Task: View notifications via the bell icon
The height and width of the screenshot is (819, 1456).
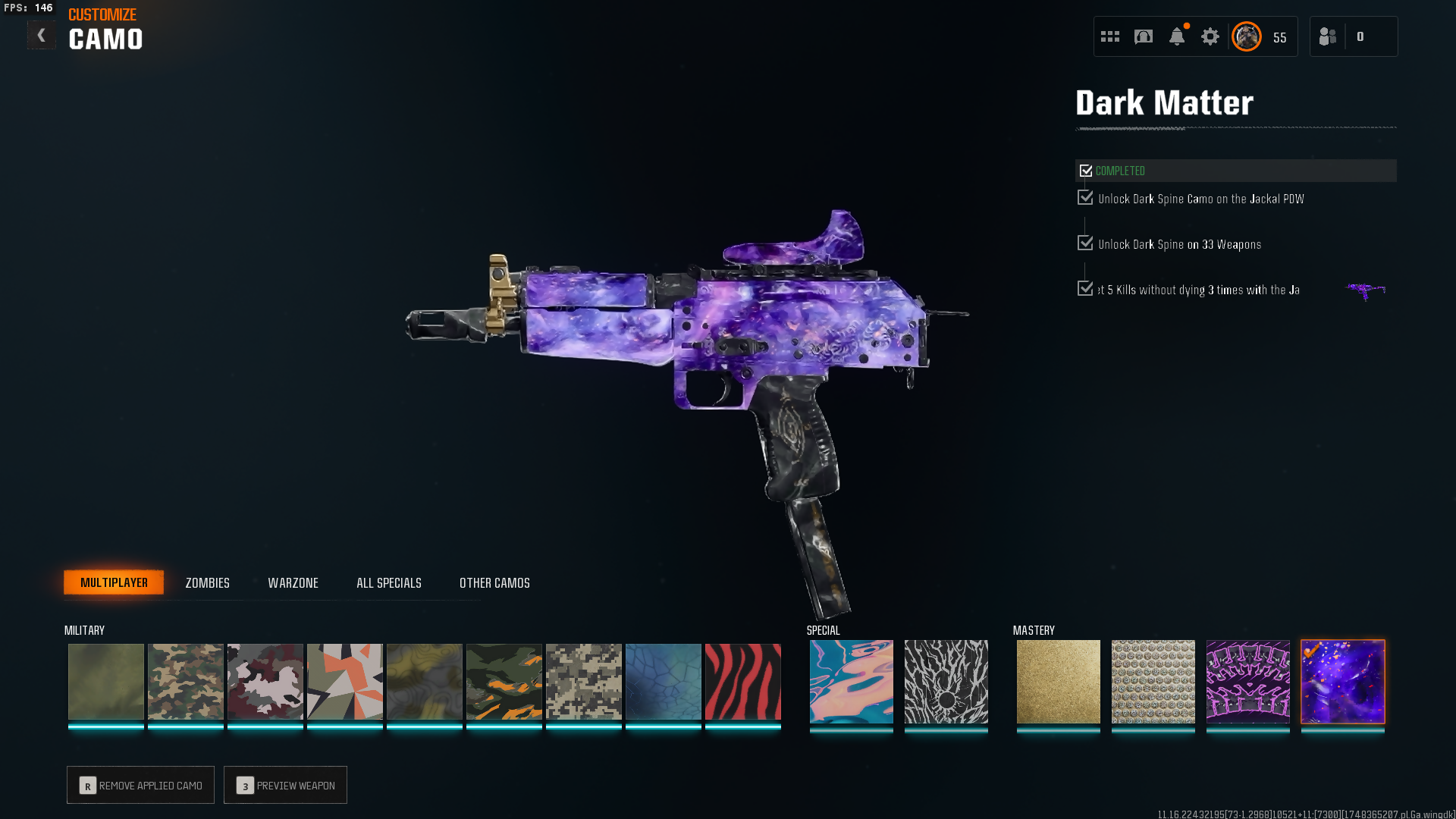Action: (x=1176, y=36)
